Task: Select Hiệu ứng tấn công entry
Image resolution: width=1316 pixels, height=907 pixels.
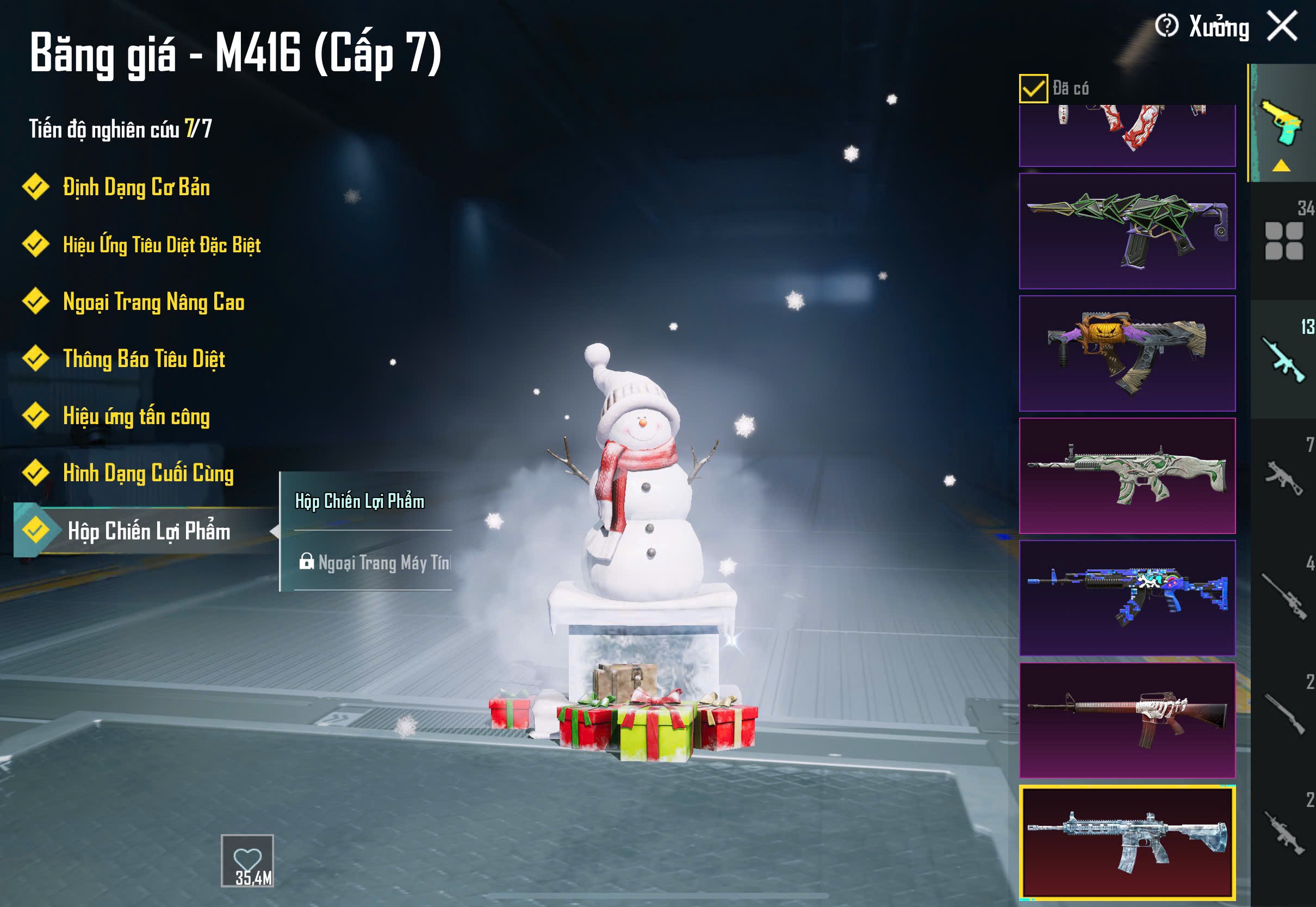Action: [136, 417]
